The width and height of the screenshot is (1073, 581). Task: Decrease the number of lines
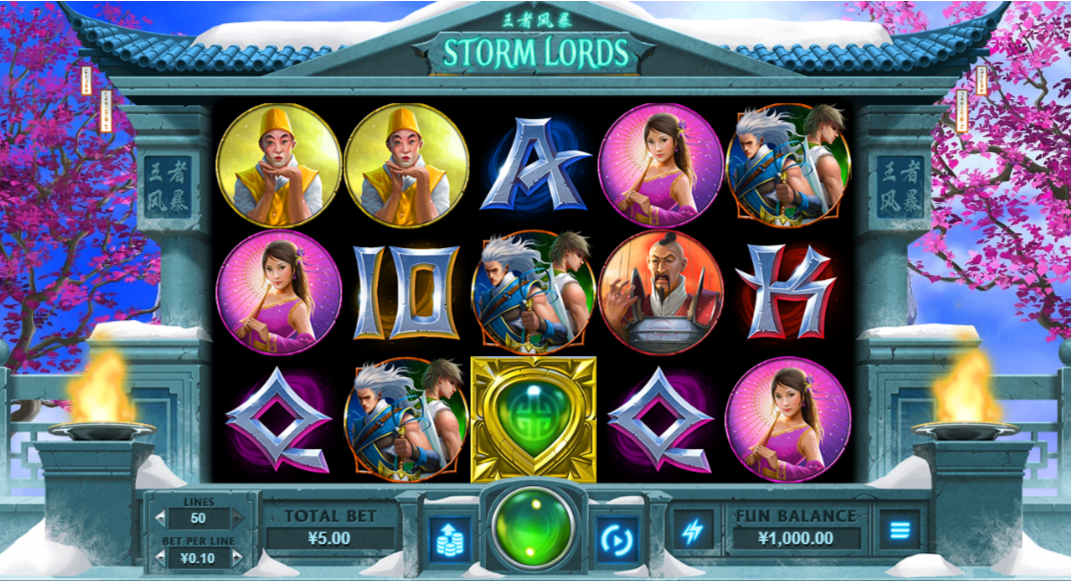162,518
